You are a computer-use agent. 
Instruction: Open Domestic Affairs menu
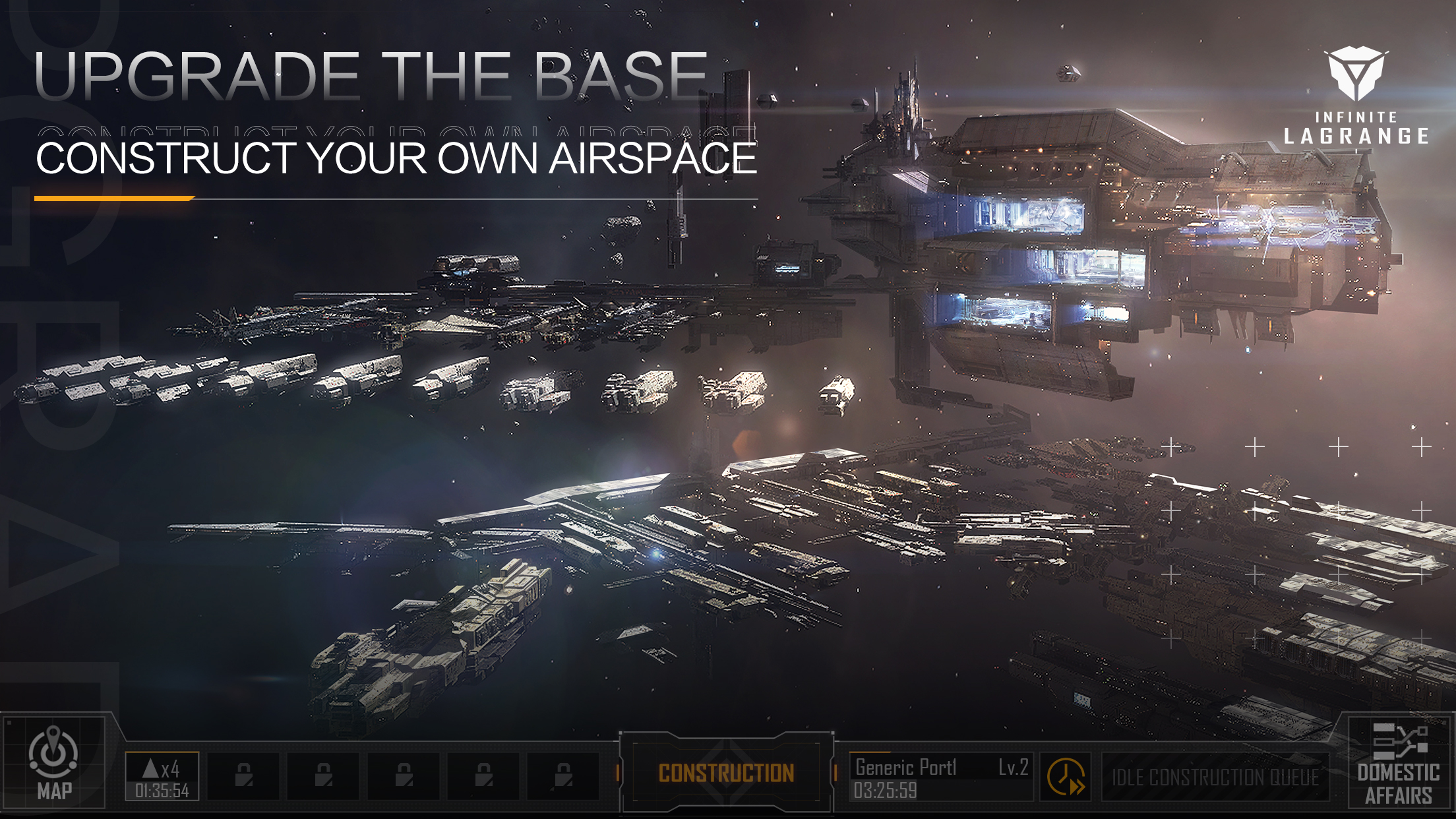[x=1398, y=765]
